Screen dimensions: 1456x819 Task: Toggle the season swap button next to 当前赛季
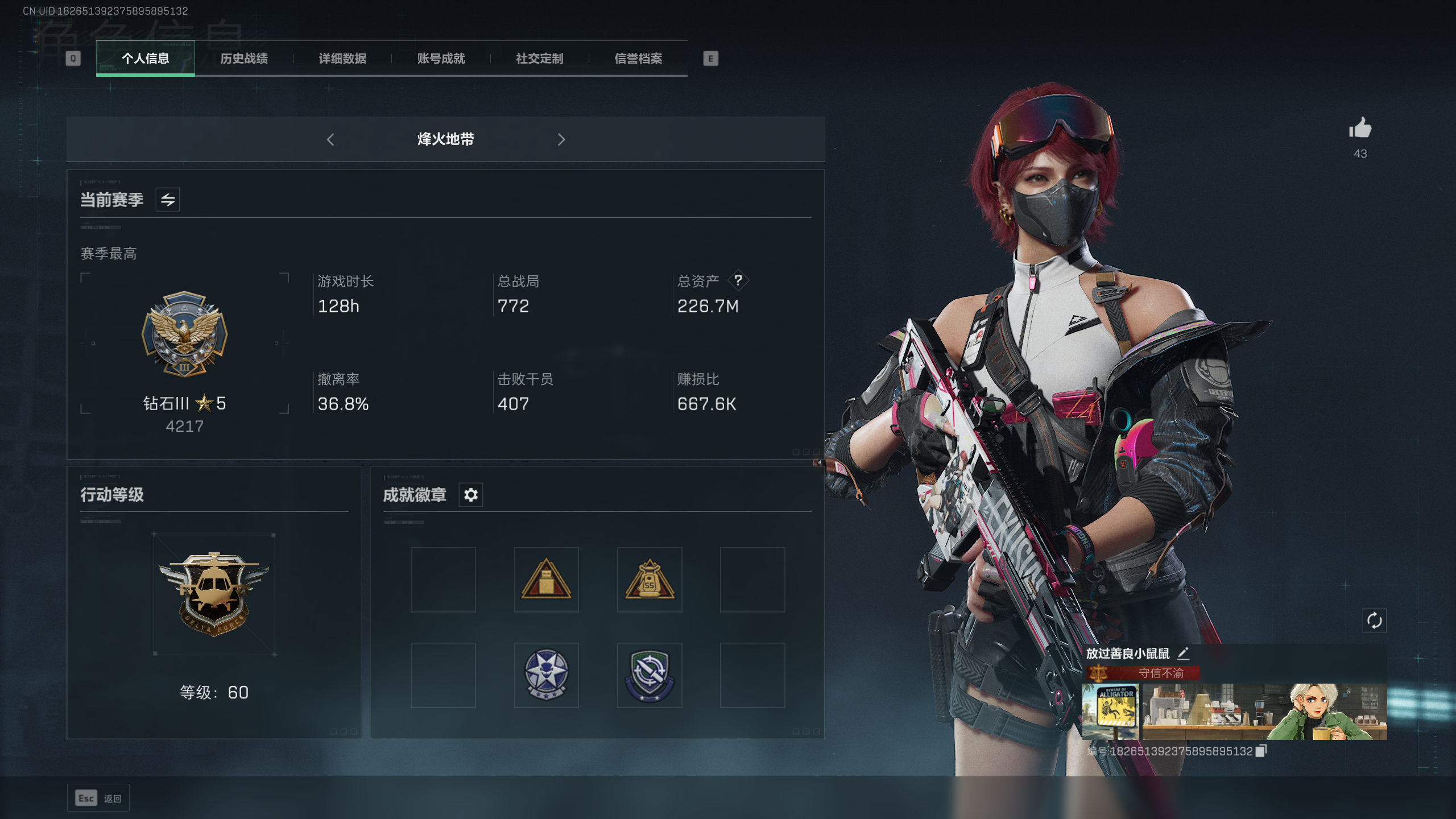tap(168, 200)
